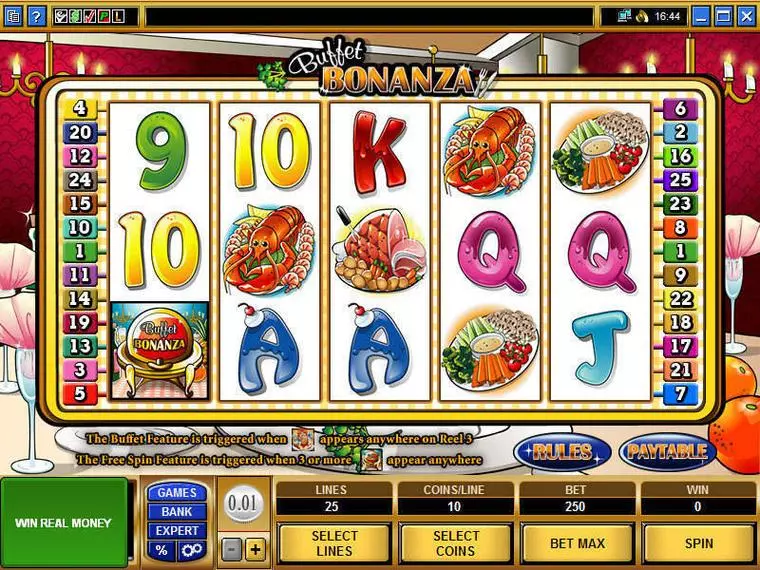The width and height of the screenshot is (760, 570).
Task: Show the game Rules
Action: coord(562,452)
